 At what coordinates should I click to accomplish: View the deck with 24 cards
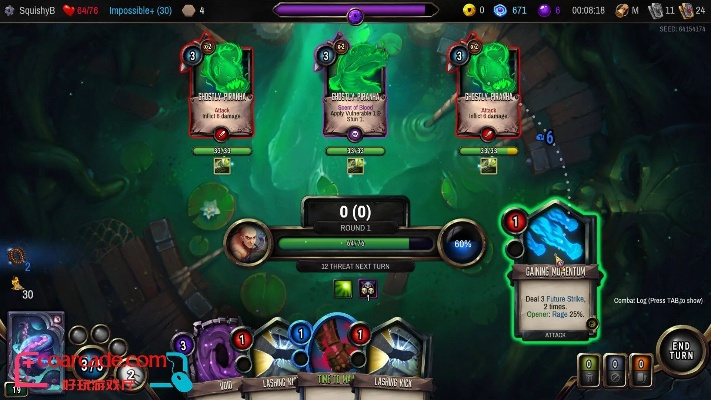tap(687, 11)
